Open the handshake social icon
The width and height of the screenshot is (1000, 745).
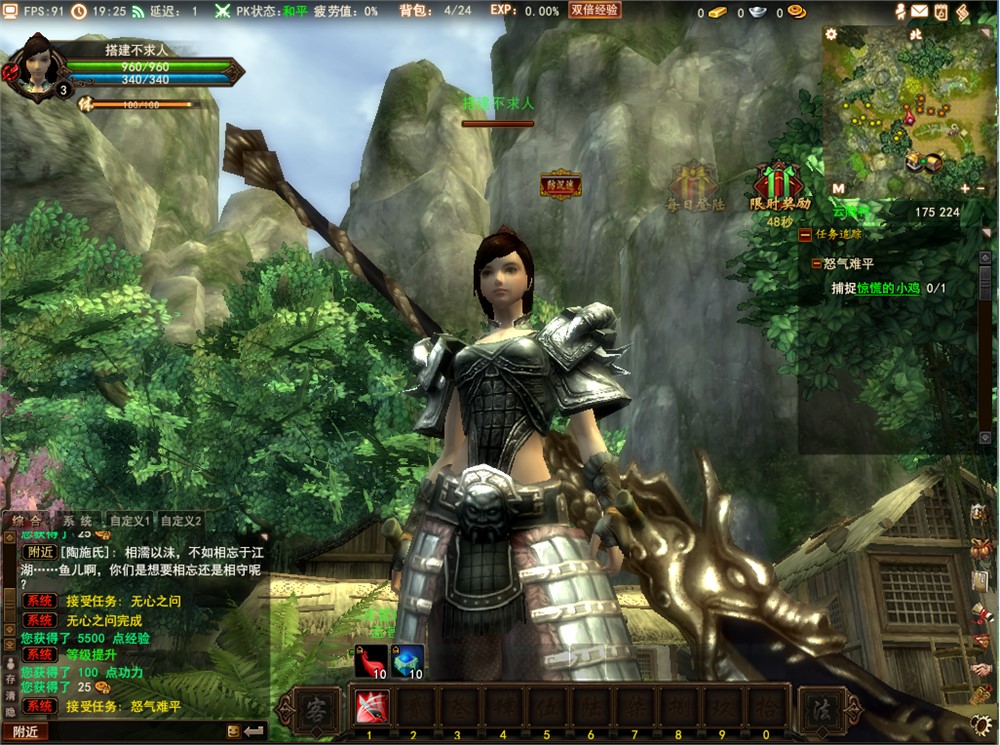click(x=980, y=668)
